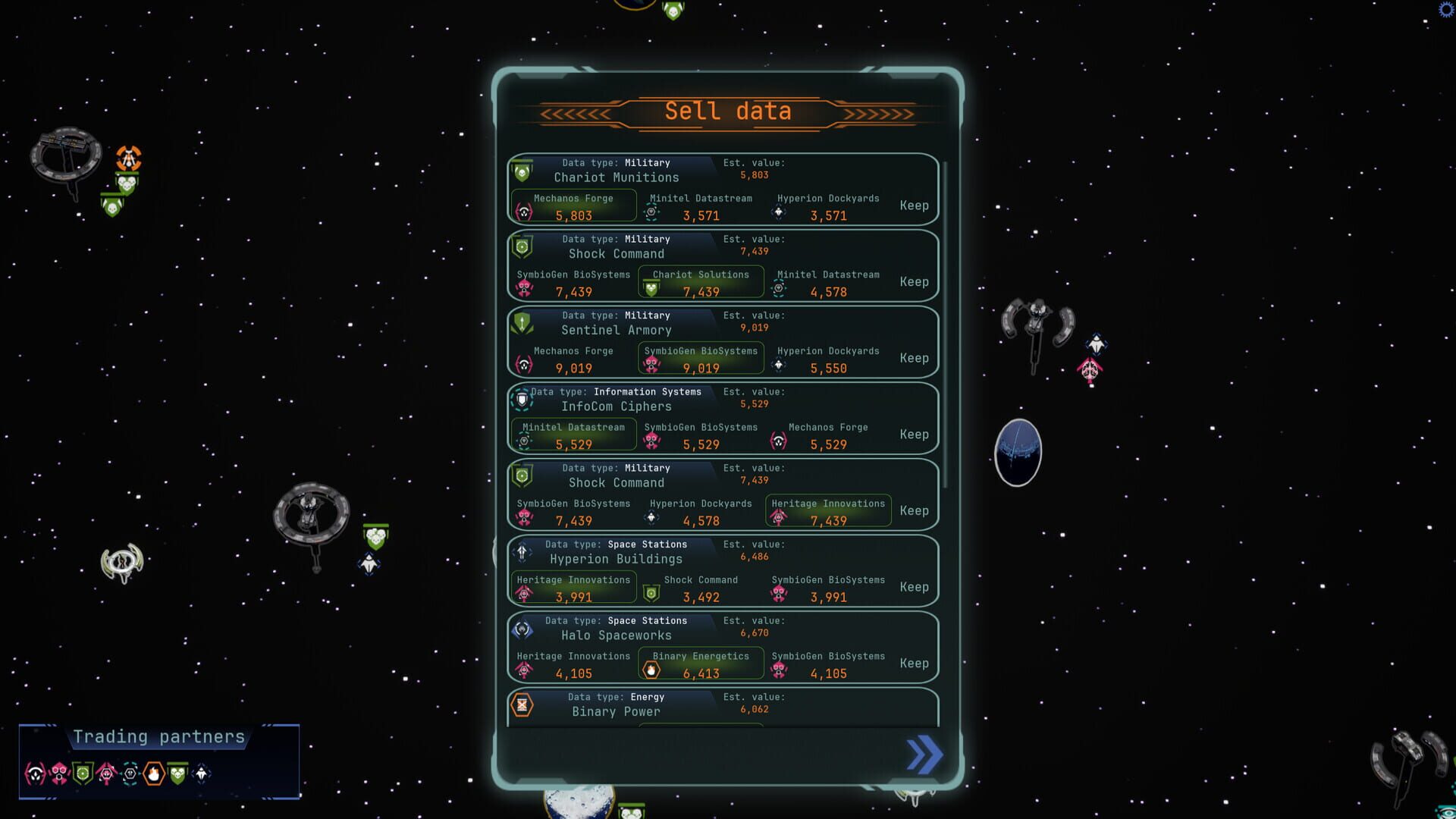Open the settings gear in the top-right corner
Image resolution: width=1456 pixels, height=819 pixels.
point(1445,10)
